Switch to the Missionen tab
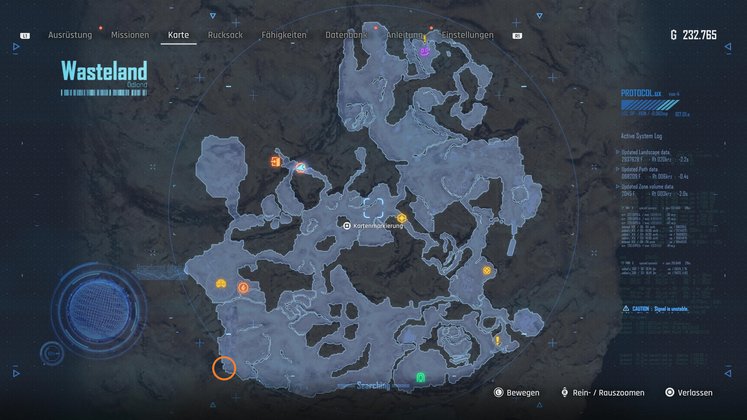The height and width of the screenshot is (420, 747). (130, 35)
